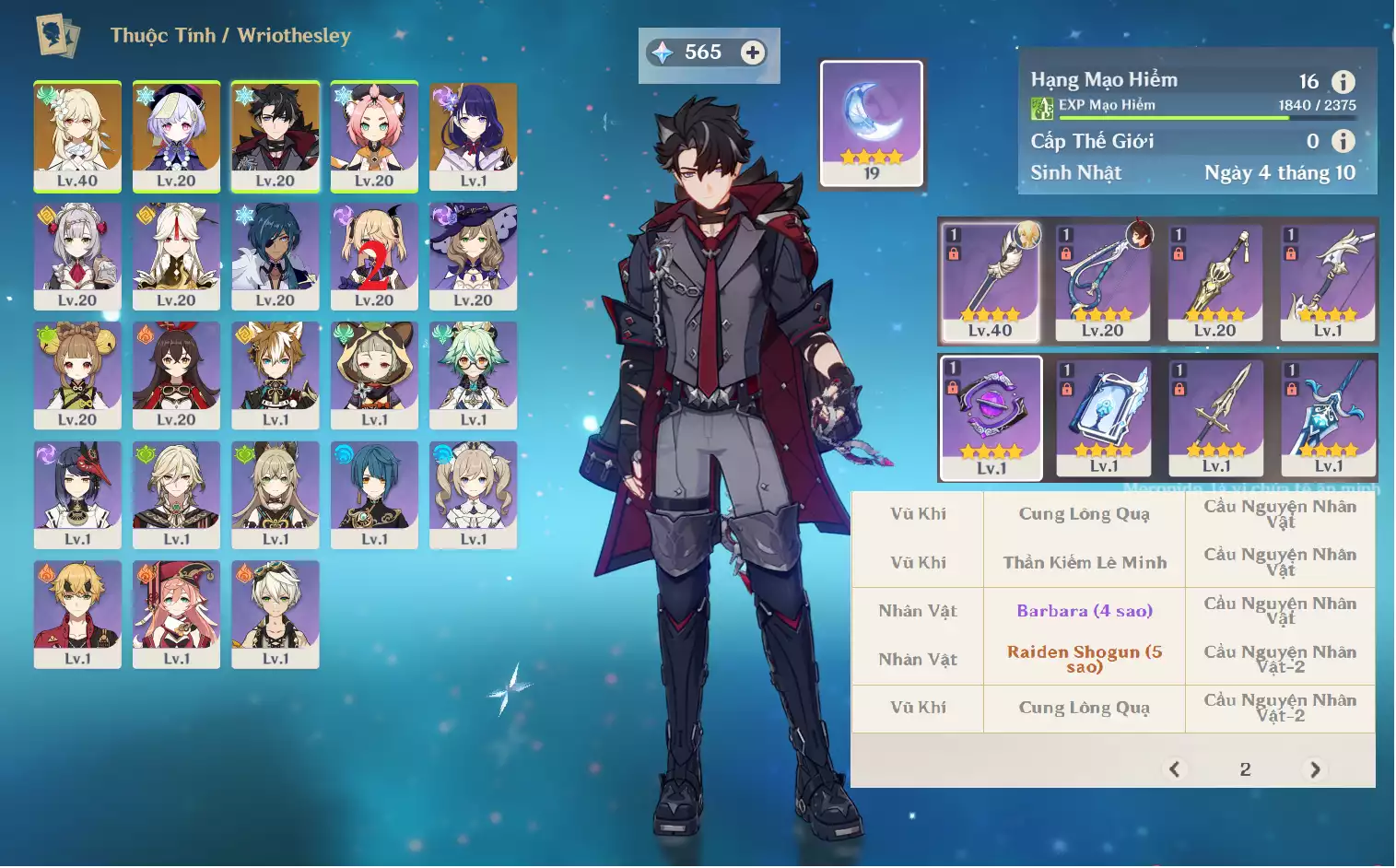The image size is (1396, 868).
Task: Select the crescent moon card numbered 19
Action: (871, 123)
